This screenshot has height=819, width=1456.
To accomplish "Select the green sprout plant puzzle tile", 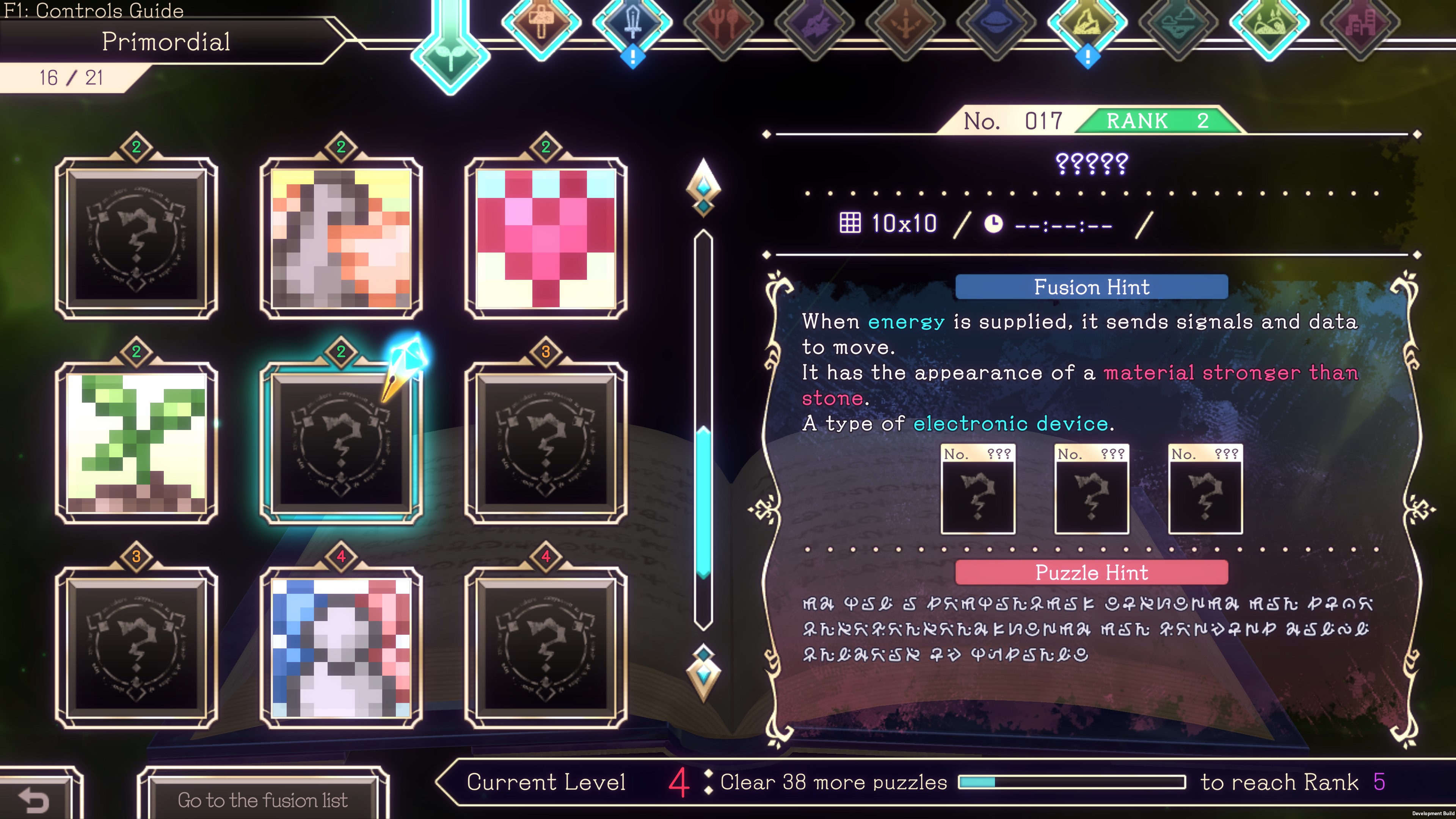I will click(x=136, y=442).
